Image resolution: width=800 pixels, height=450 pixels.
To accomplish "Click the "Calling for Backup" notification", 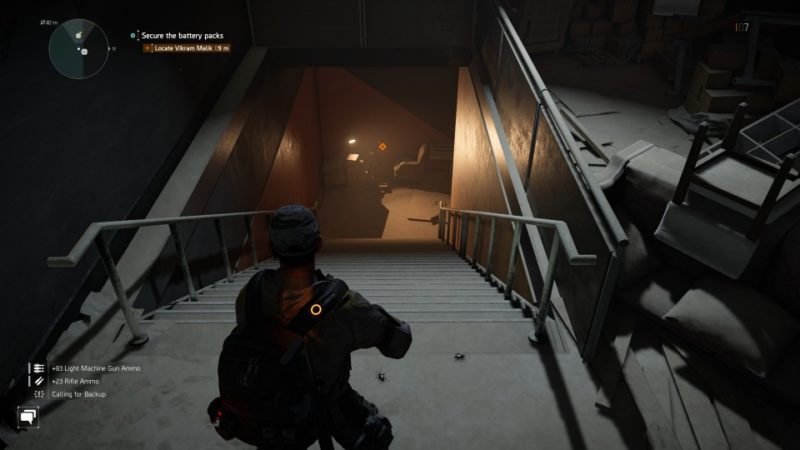I will pyautogui.click(x=74, y=394).
